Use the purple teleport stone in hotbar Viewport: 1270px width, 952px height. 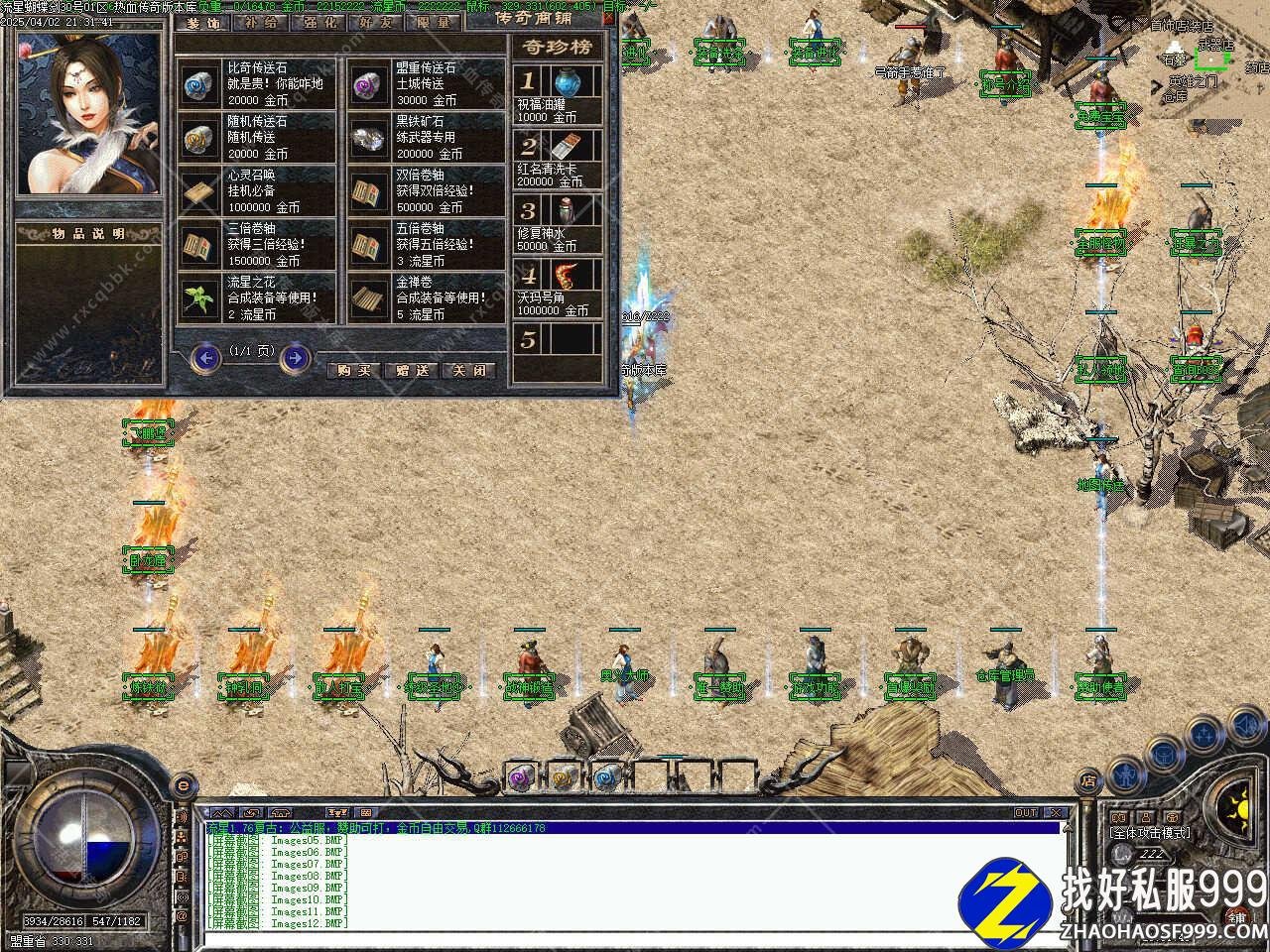(522, 778)
